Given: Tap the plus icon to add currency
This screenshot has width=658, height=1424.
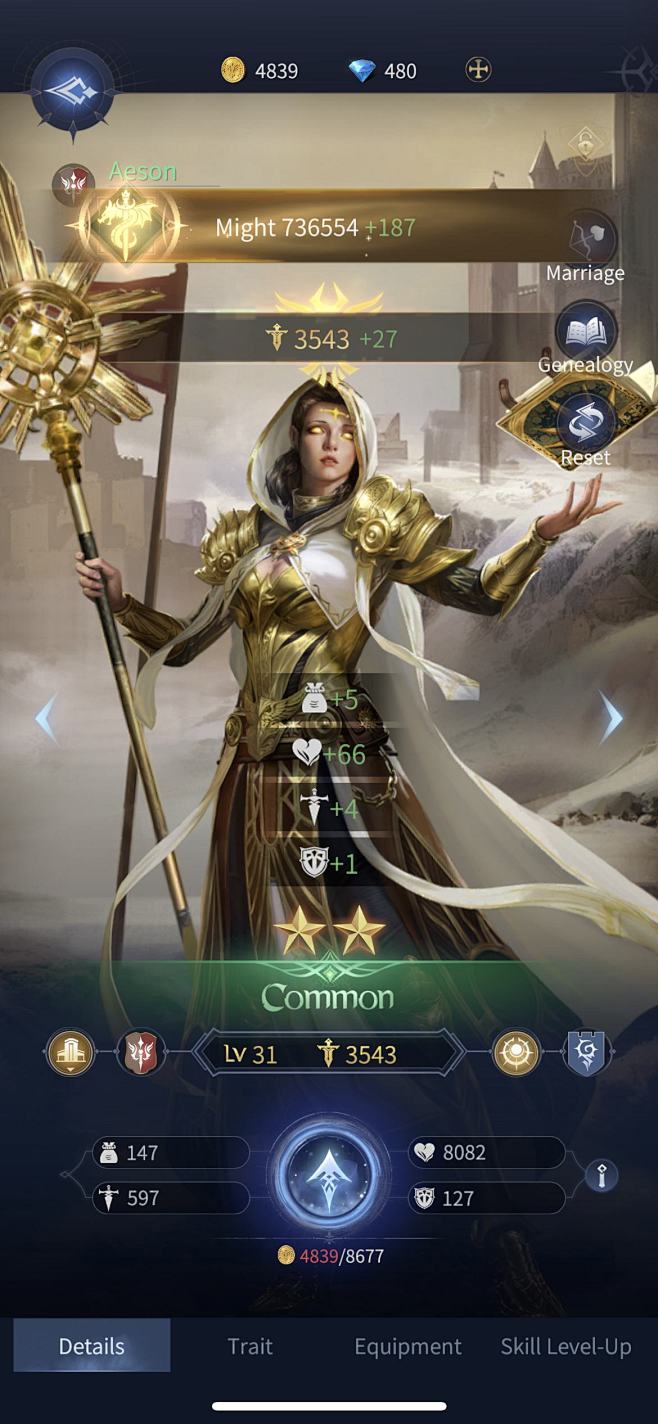Looking at the screenshot, I should pos(478,70).
